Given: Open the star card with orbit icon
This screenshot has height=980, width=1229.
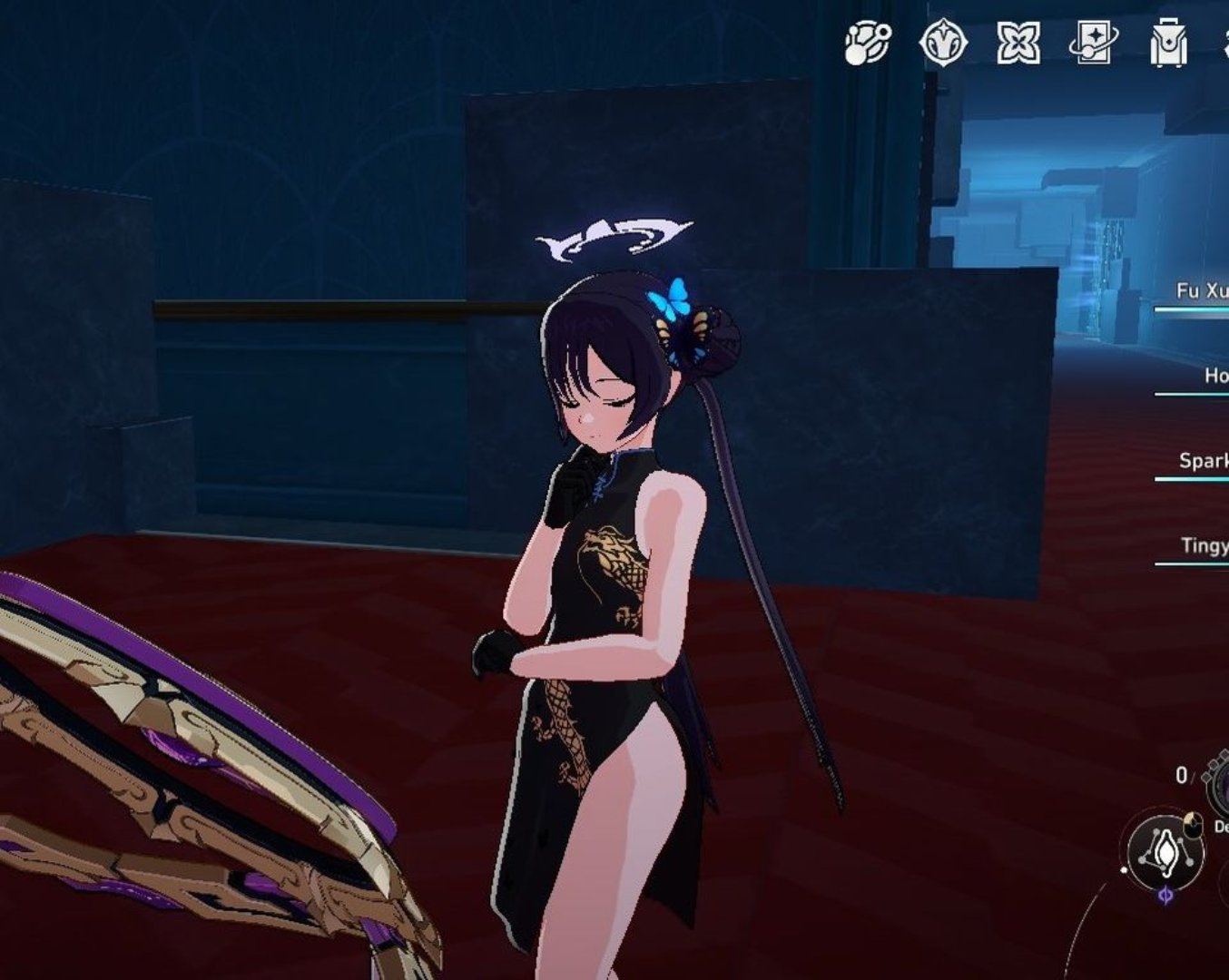Looking at the screenshot, I should 1093,43.
